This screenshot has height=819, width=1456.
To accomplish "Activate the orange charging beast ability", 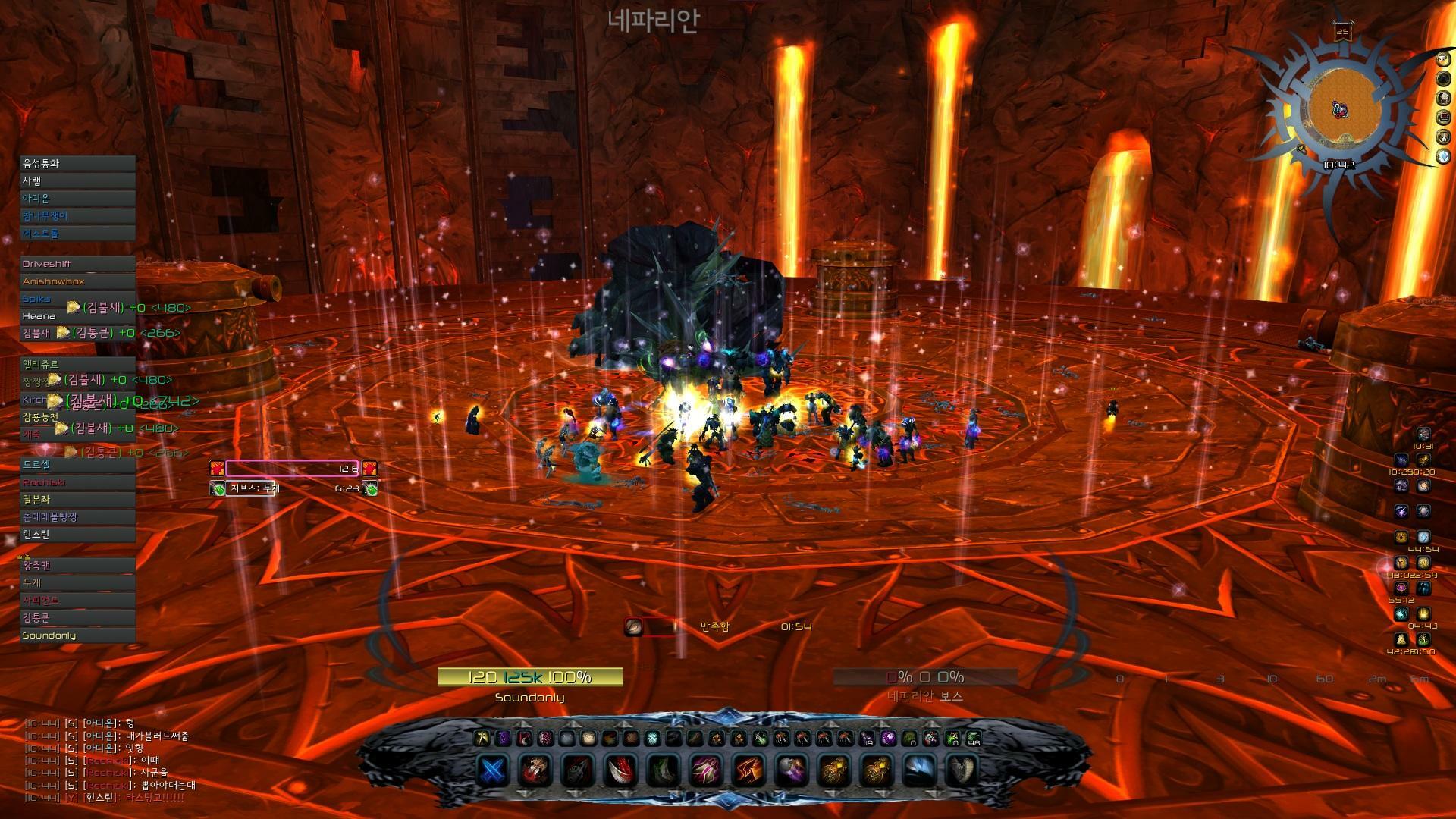I will [x=748, y=770].
